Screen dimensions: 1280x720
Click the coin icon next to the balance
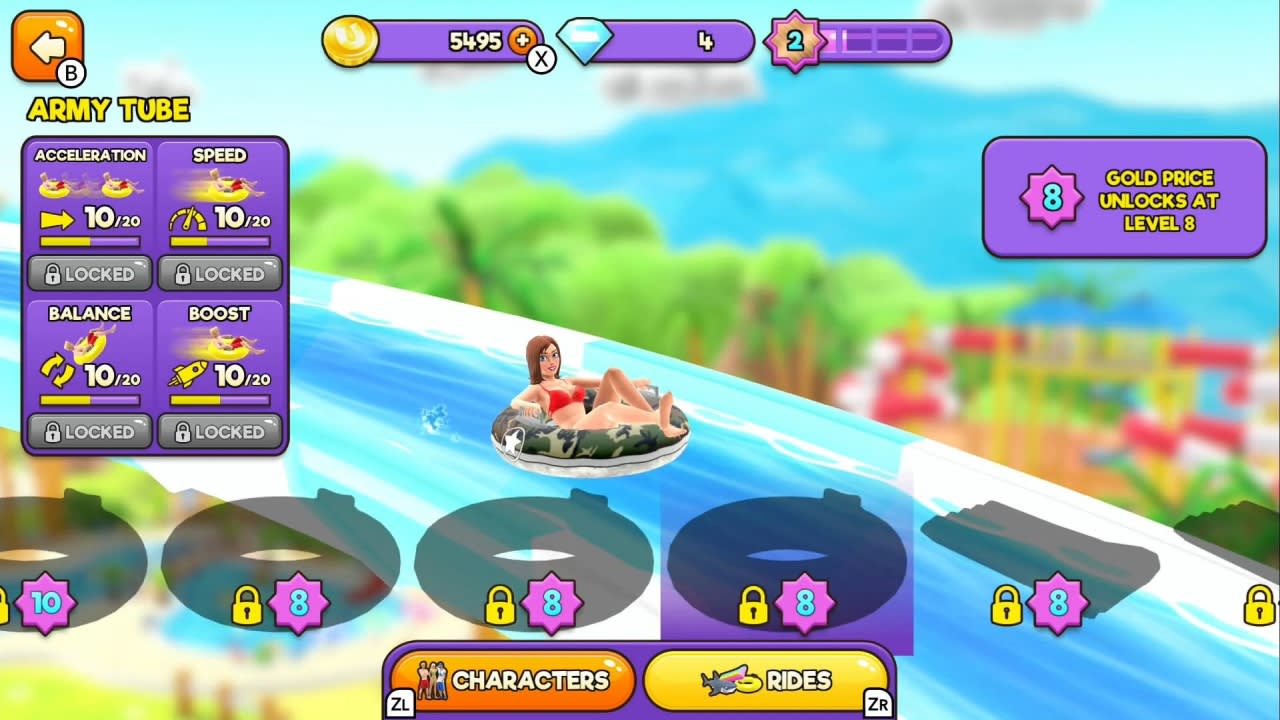[350, 41]
